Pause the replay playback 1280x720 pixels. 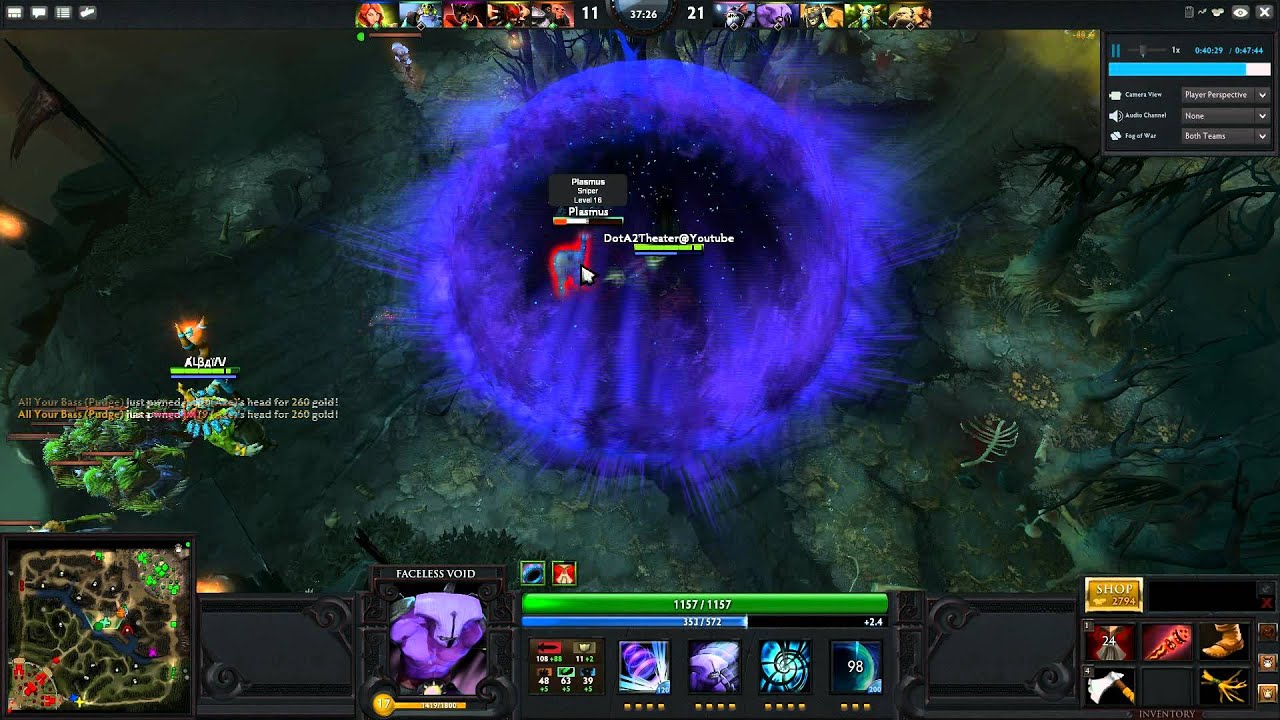(1116, 50)
